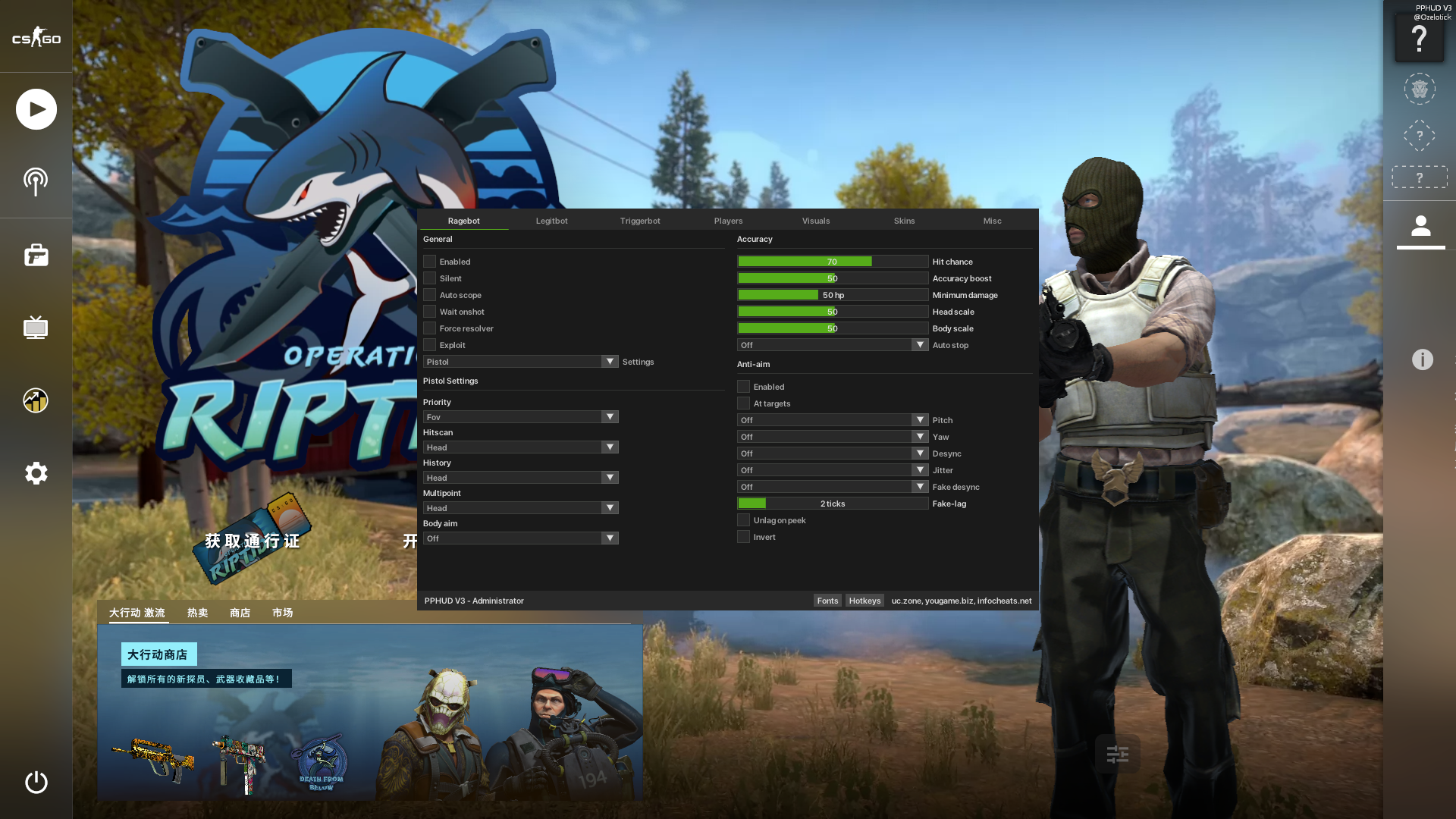Open the Inventory briefcase icon
The image size is (1456, 819).
tap(36, 256)
